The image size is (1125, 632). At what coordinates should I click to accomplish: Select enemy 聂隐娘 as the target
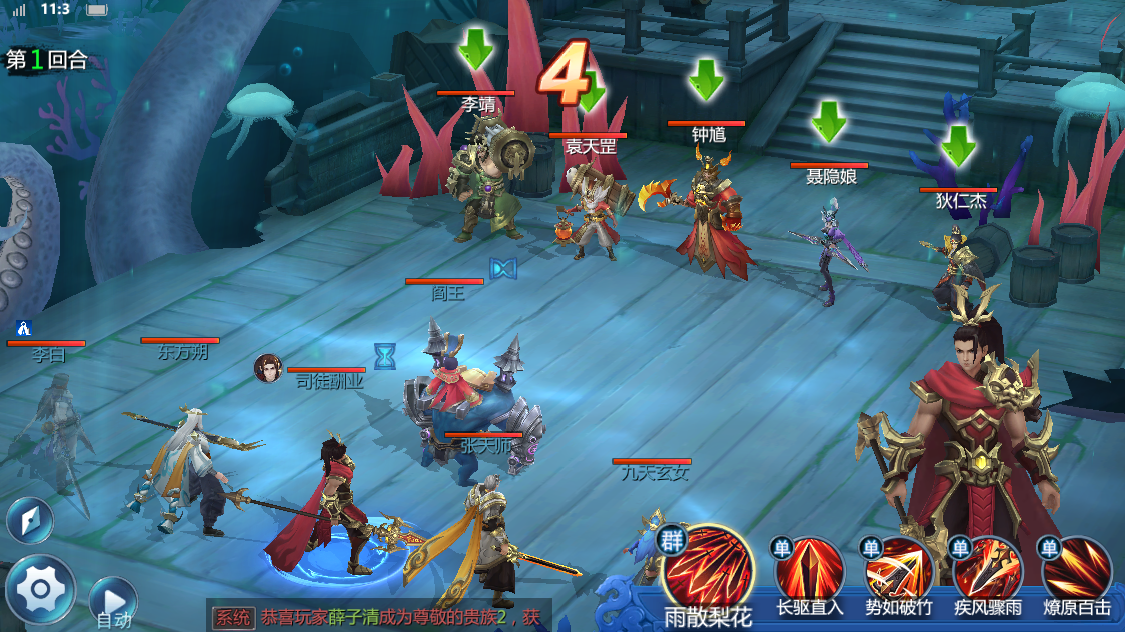click(830, 250)
